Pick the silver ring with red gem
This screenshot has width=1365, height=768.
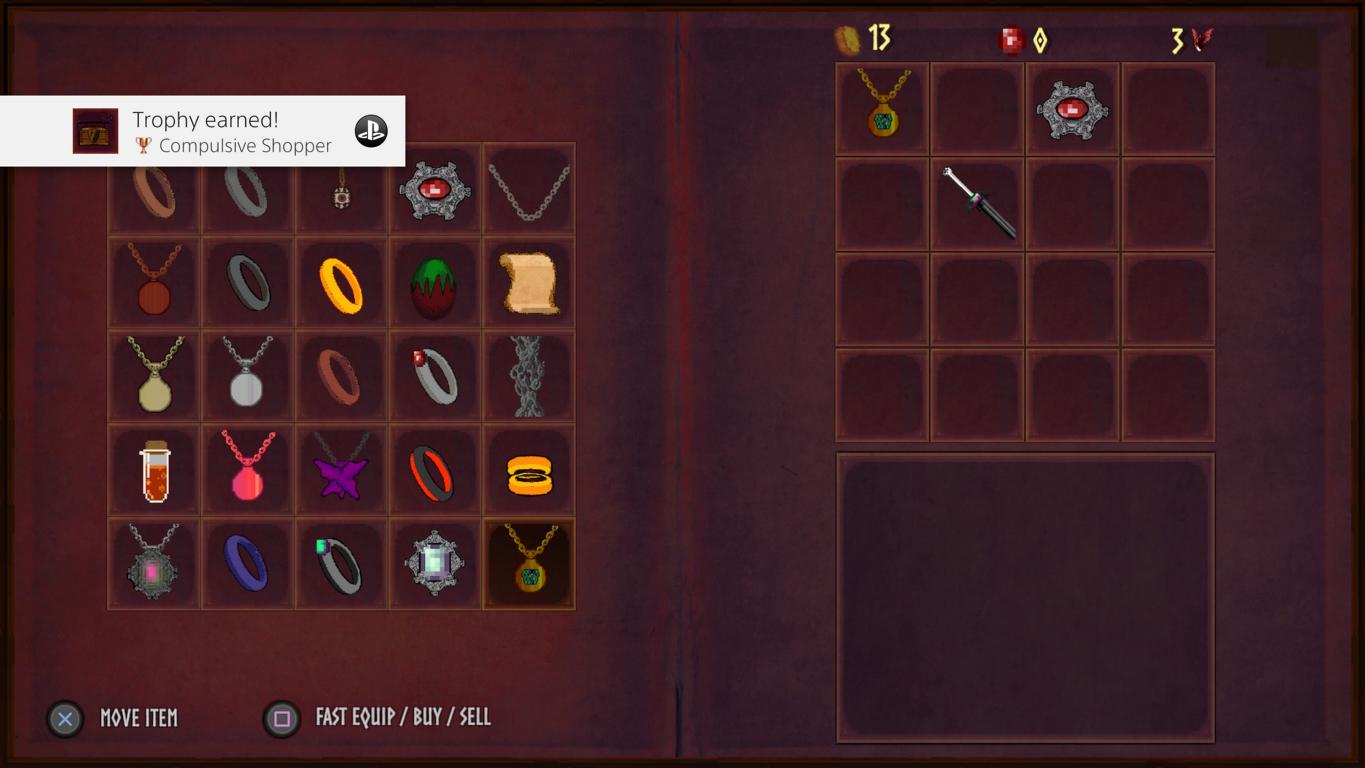[434, 376]
